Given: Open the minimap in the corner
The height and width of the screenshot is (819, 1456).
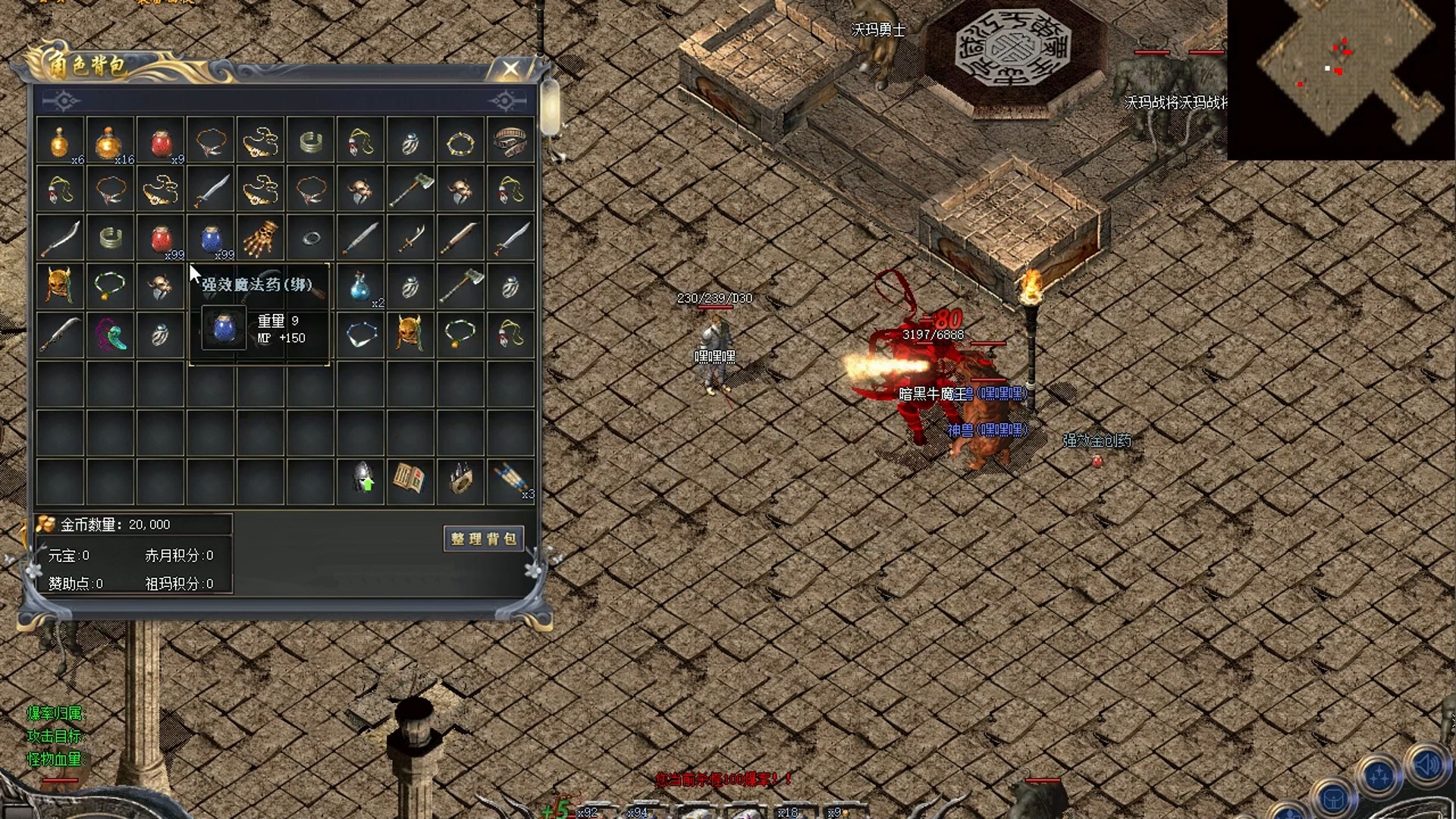Looking at the screenshot, I should [x=1341, y=80].
